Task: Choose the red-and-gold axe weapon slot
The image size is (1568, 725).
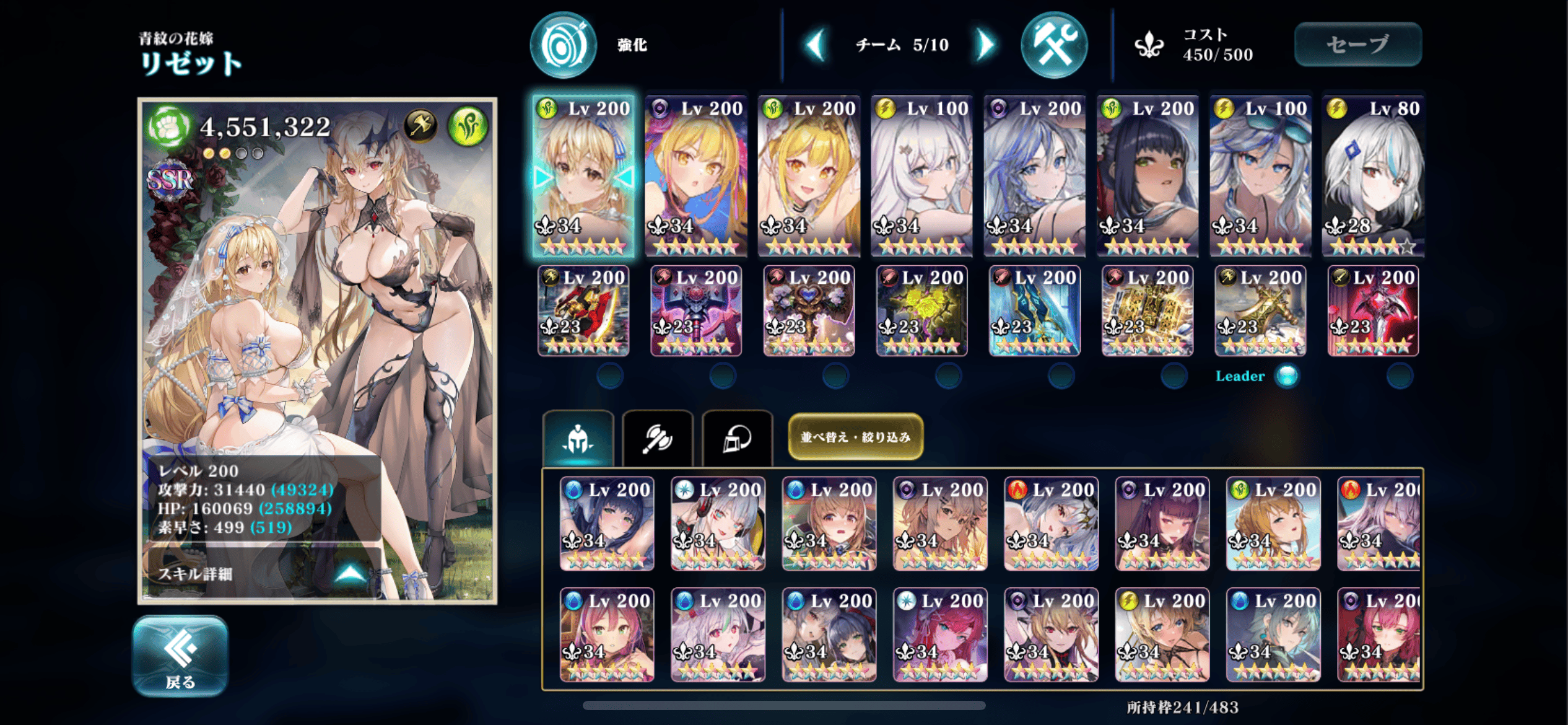Action: click(x=583, y=311)
